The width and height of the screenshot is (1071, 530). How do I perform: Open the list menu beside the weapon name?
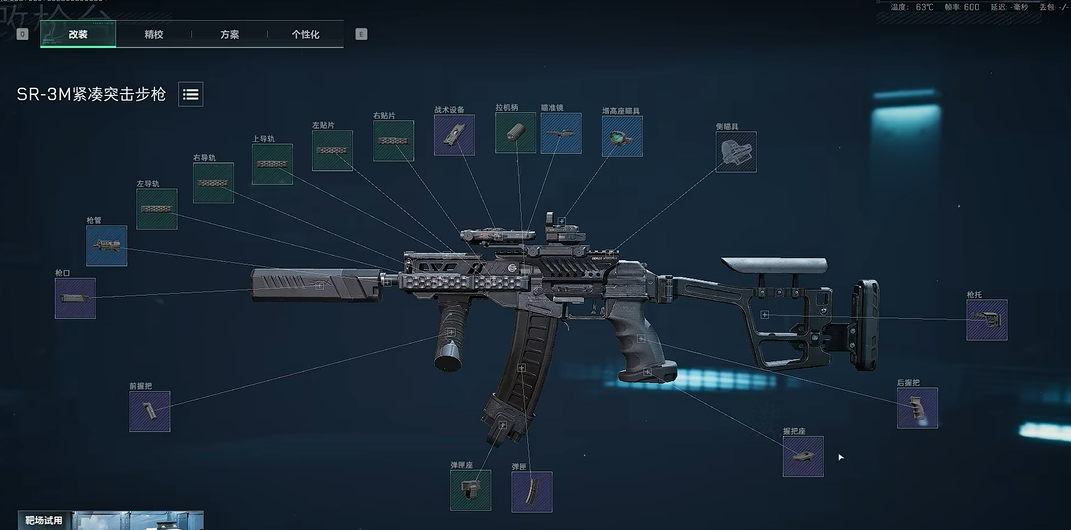point(191,95)
